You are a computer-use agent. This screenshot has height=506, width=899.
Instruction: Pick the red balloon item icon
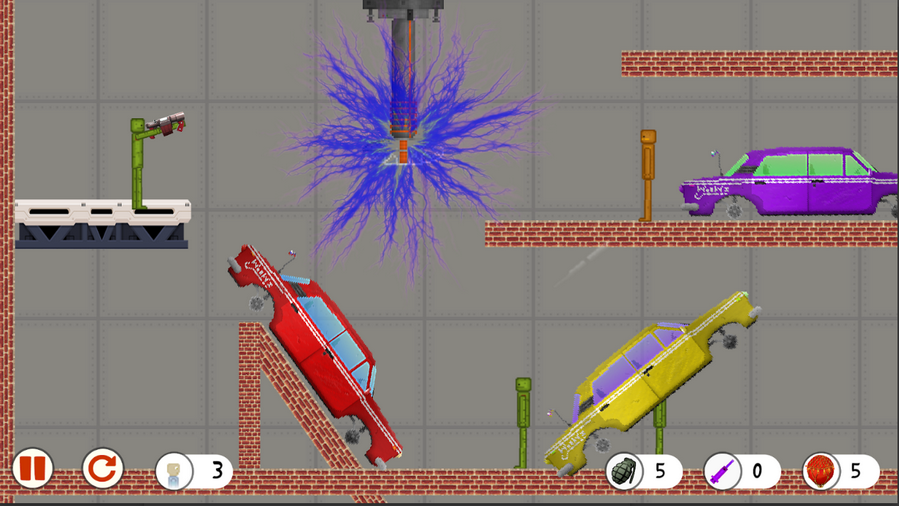coord(821,471)
